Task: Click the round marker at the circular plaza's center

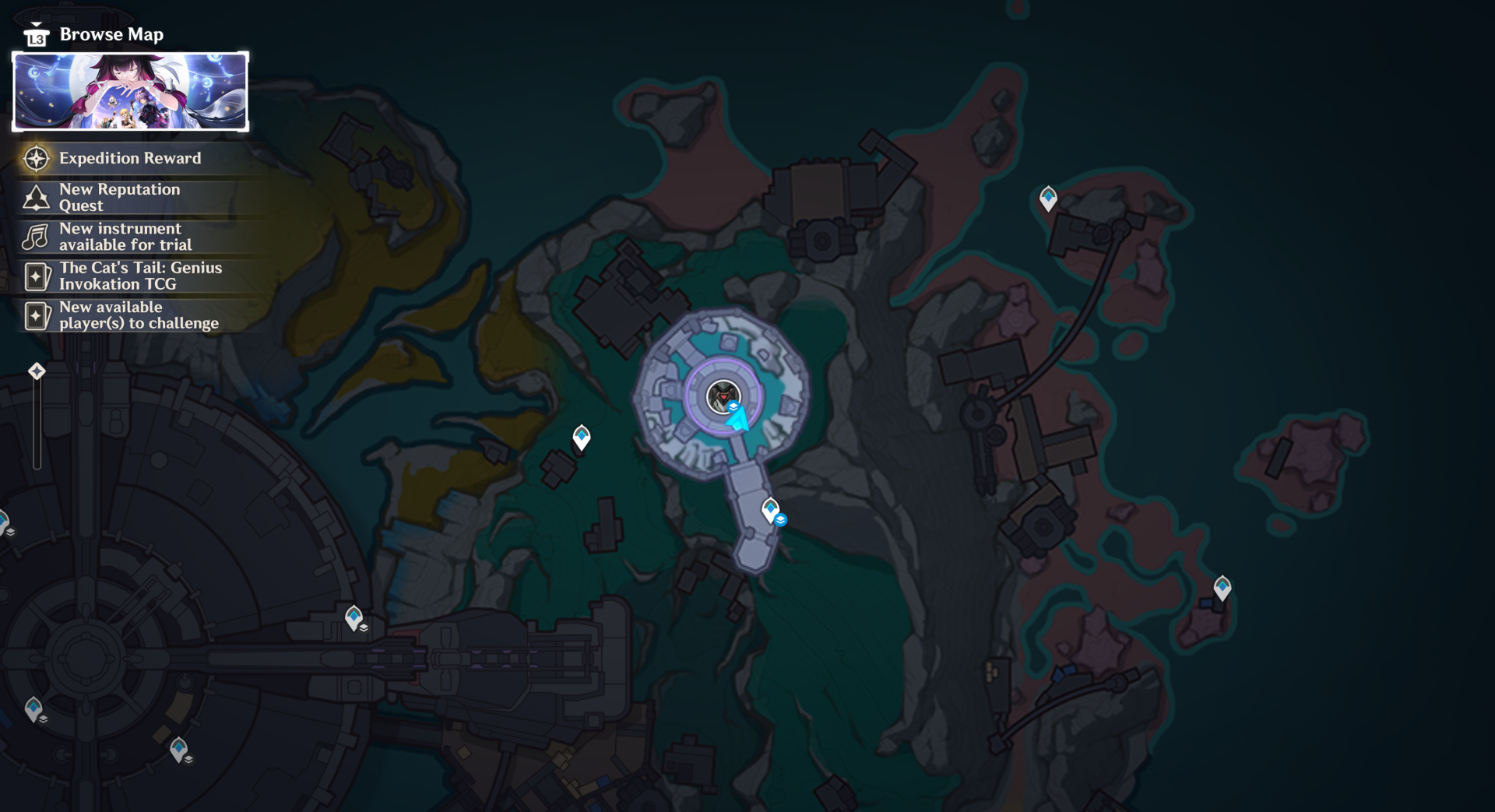Action: (x=723, y=396)
